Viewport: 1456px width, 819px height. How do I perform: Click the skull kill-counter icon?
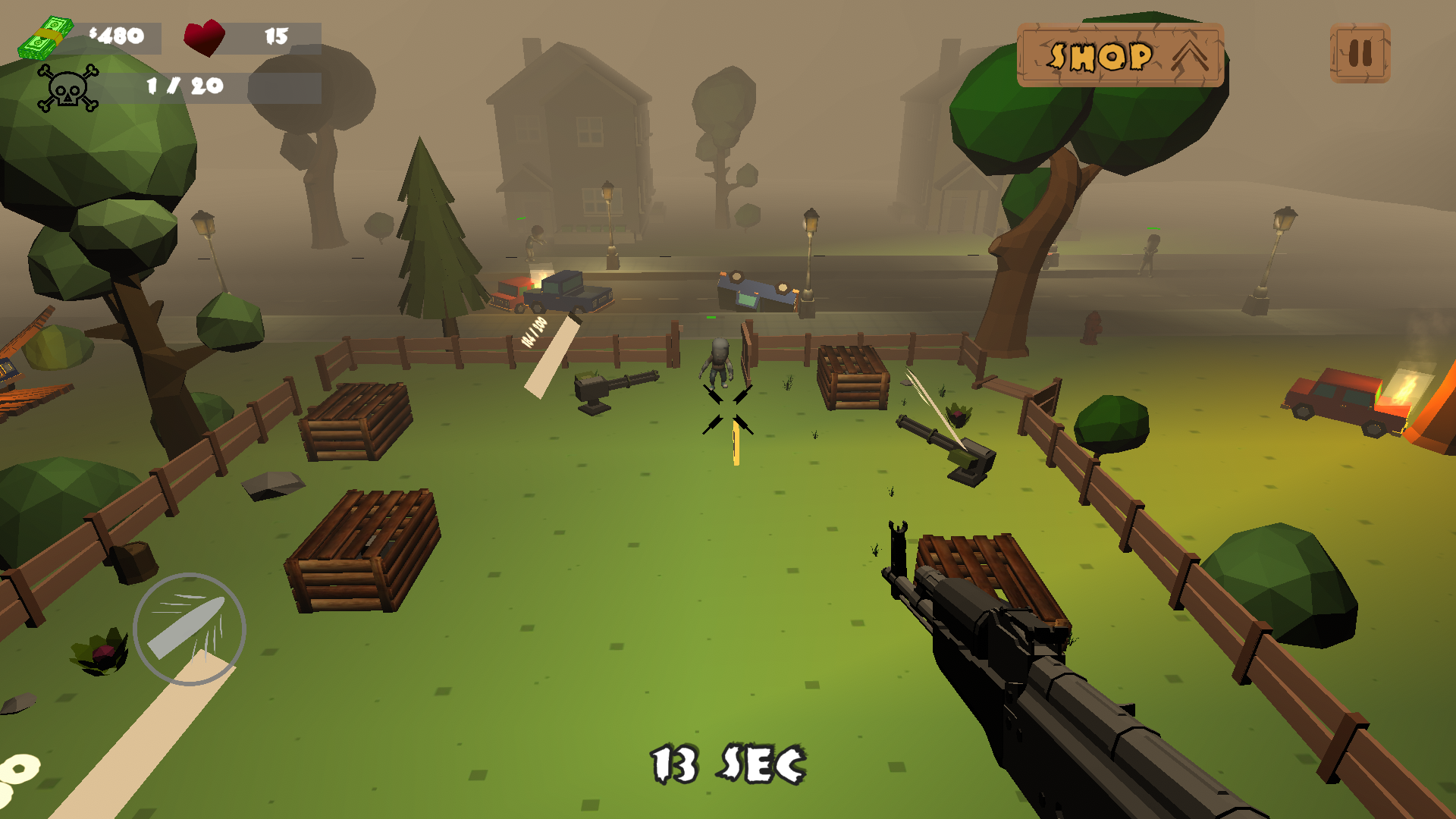[x=68, y=91]
